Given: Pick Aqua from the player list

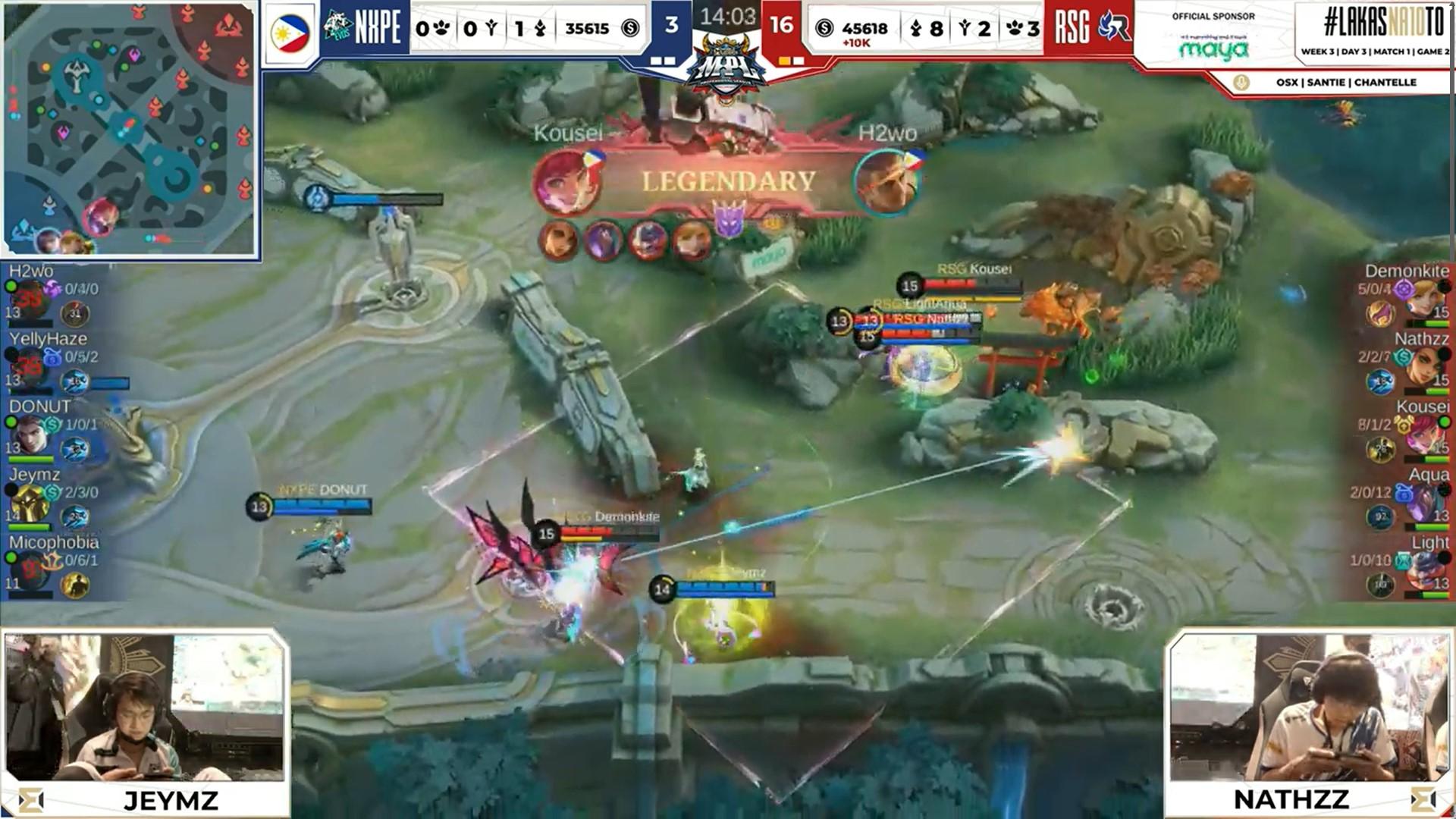Looking at the screenshot, I should [1403, 498].
